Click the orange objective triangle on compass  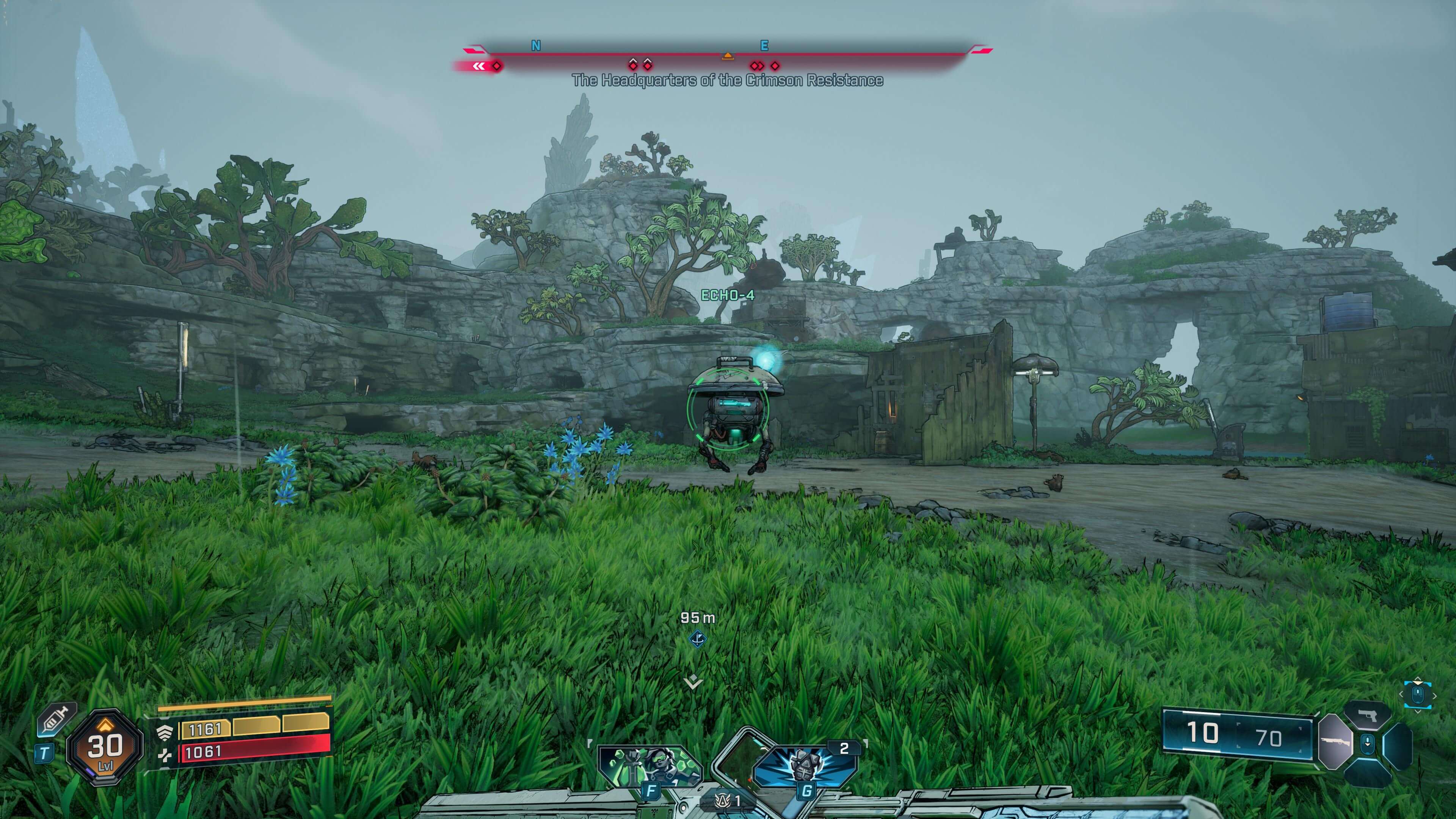coord(728,55)
